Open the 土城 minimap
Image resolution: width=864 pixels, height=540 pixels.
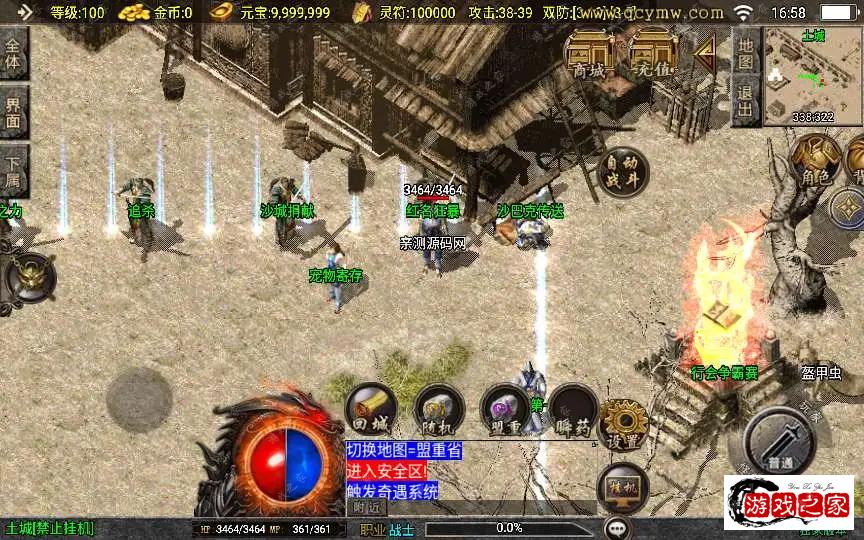[812, 75]
